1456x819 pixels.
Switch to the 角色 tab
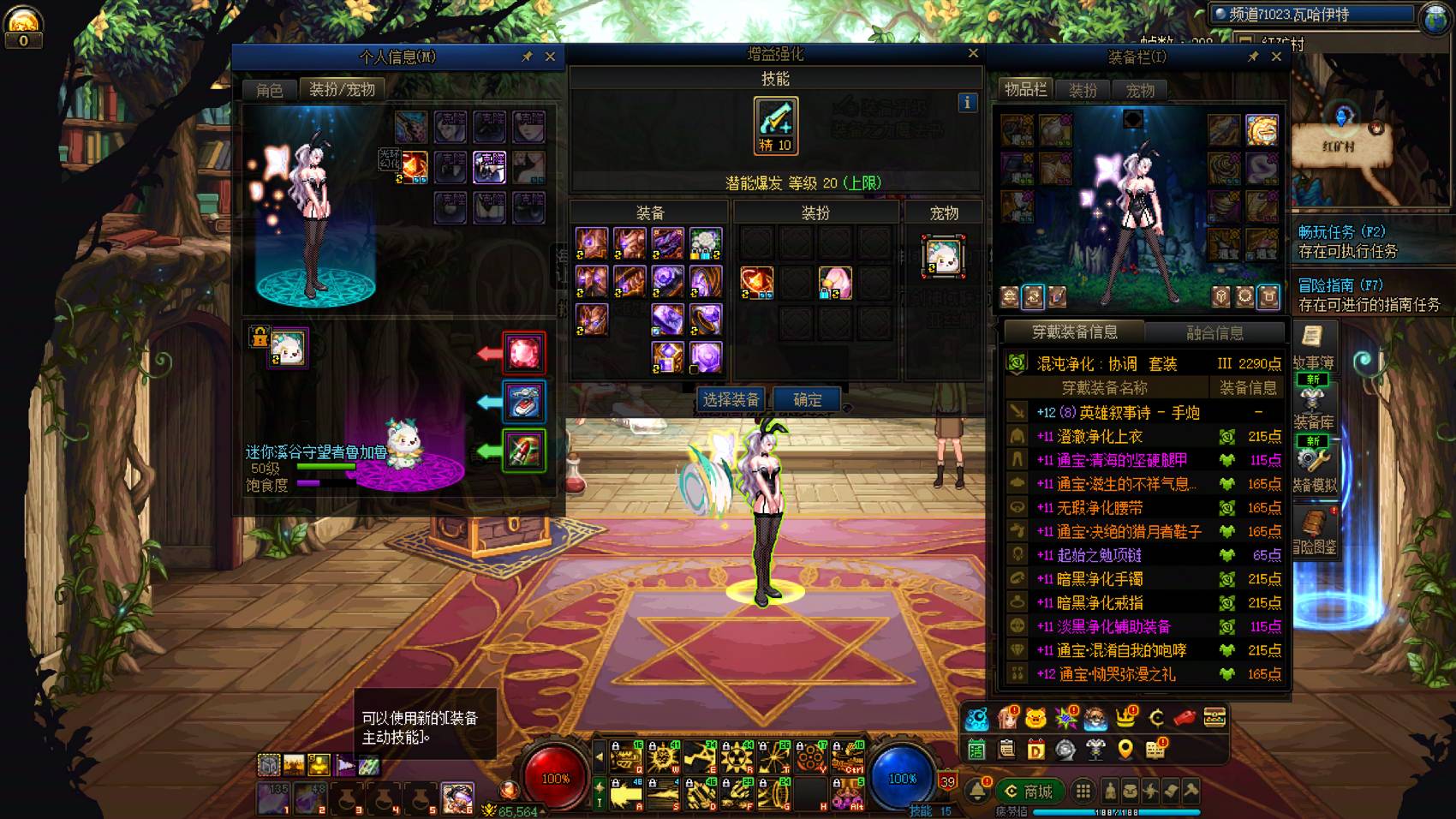(269, 90)
